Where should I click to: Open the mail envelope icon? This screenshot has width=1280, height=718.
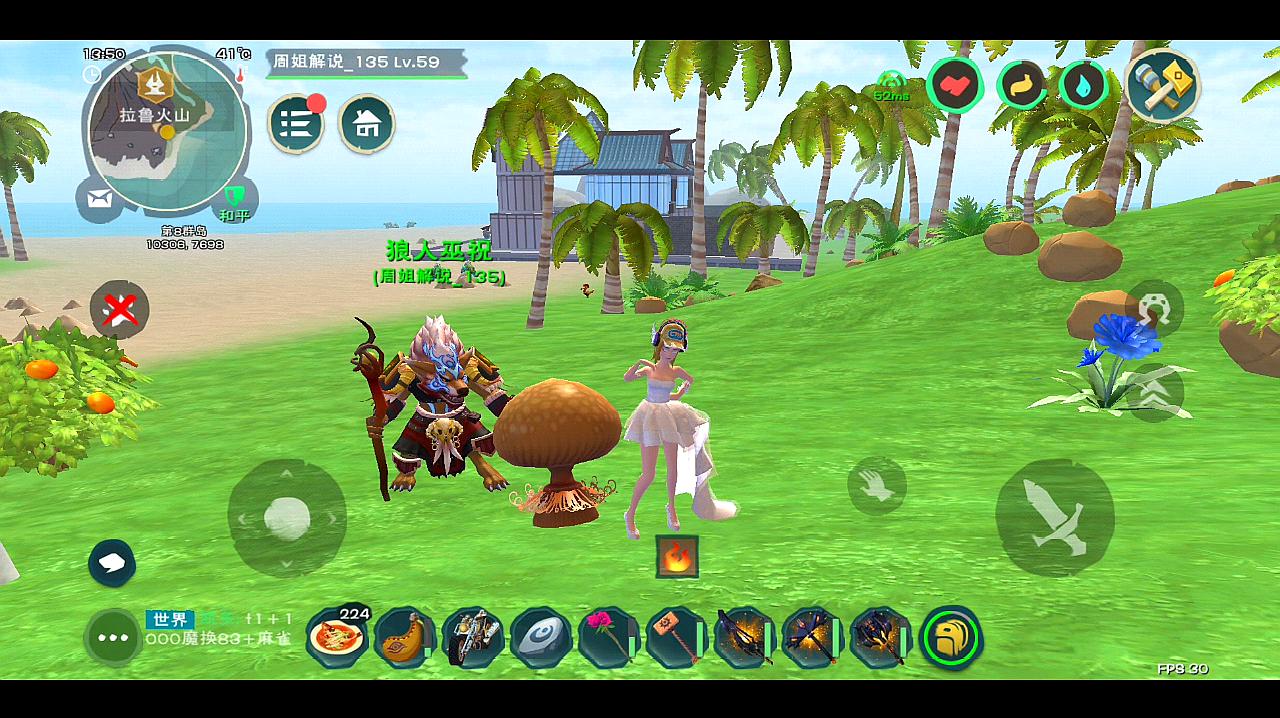[x=99, y=199]
